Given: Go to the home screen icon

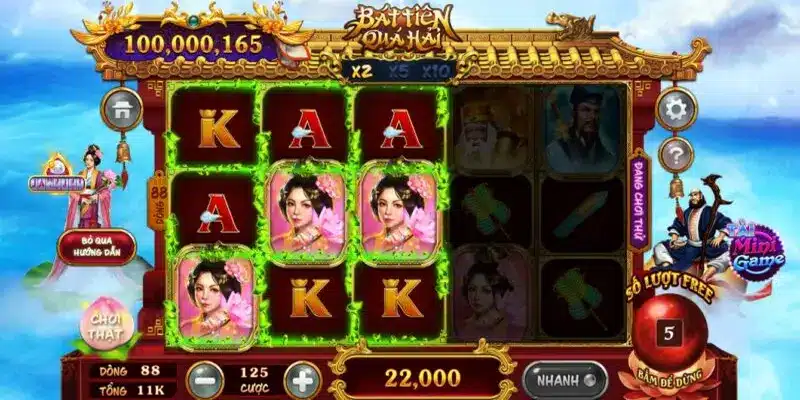Looking at the screenshot, I should point(121,109).
